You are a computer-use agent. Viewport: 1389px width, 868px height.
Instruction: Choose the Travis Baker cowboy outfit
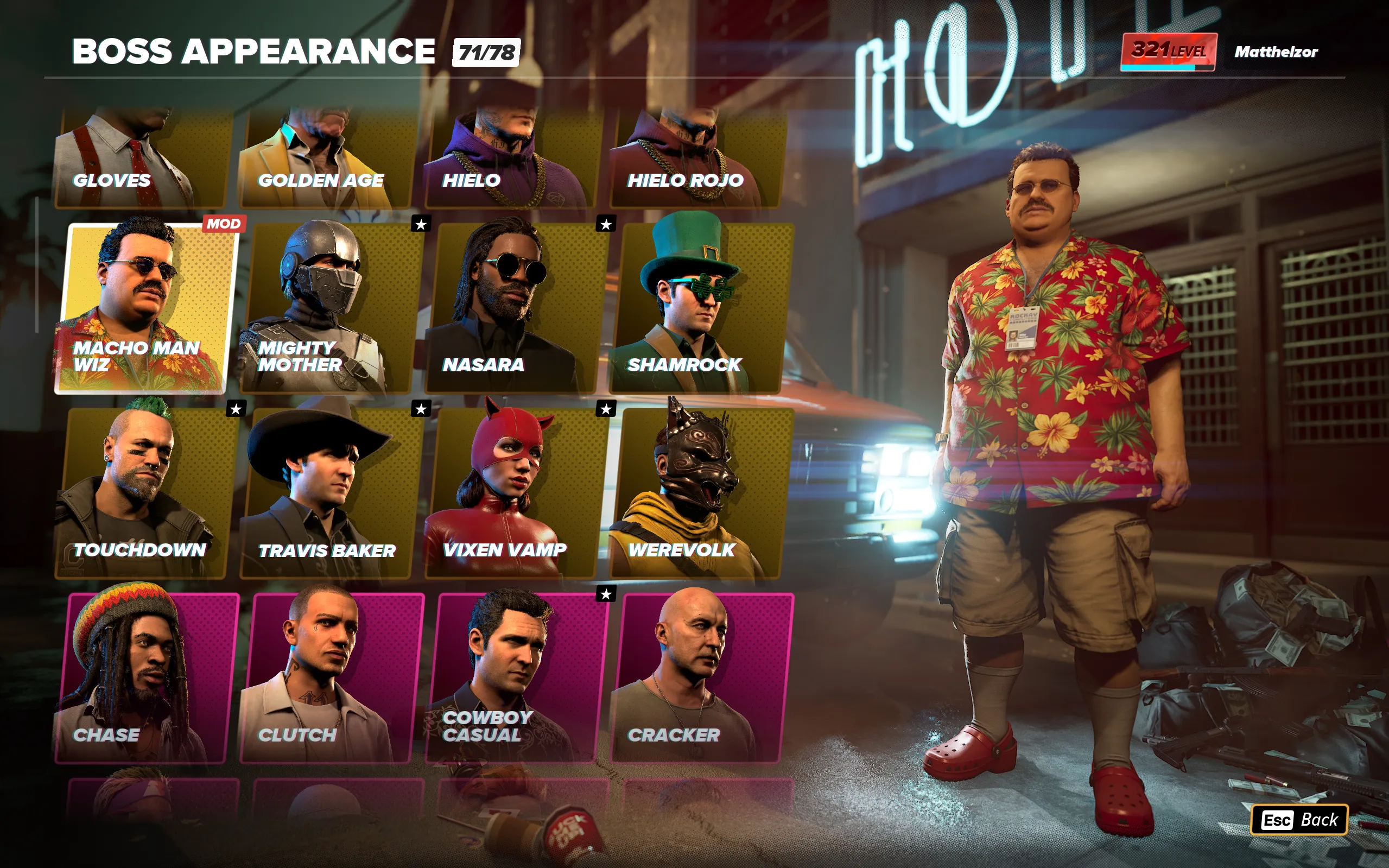click(x=332, y=493)
